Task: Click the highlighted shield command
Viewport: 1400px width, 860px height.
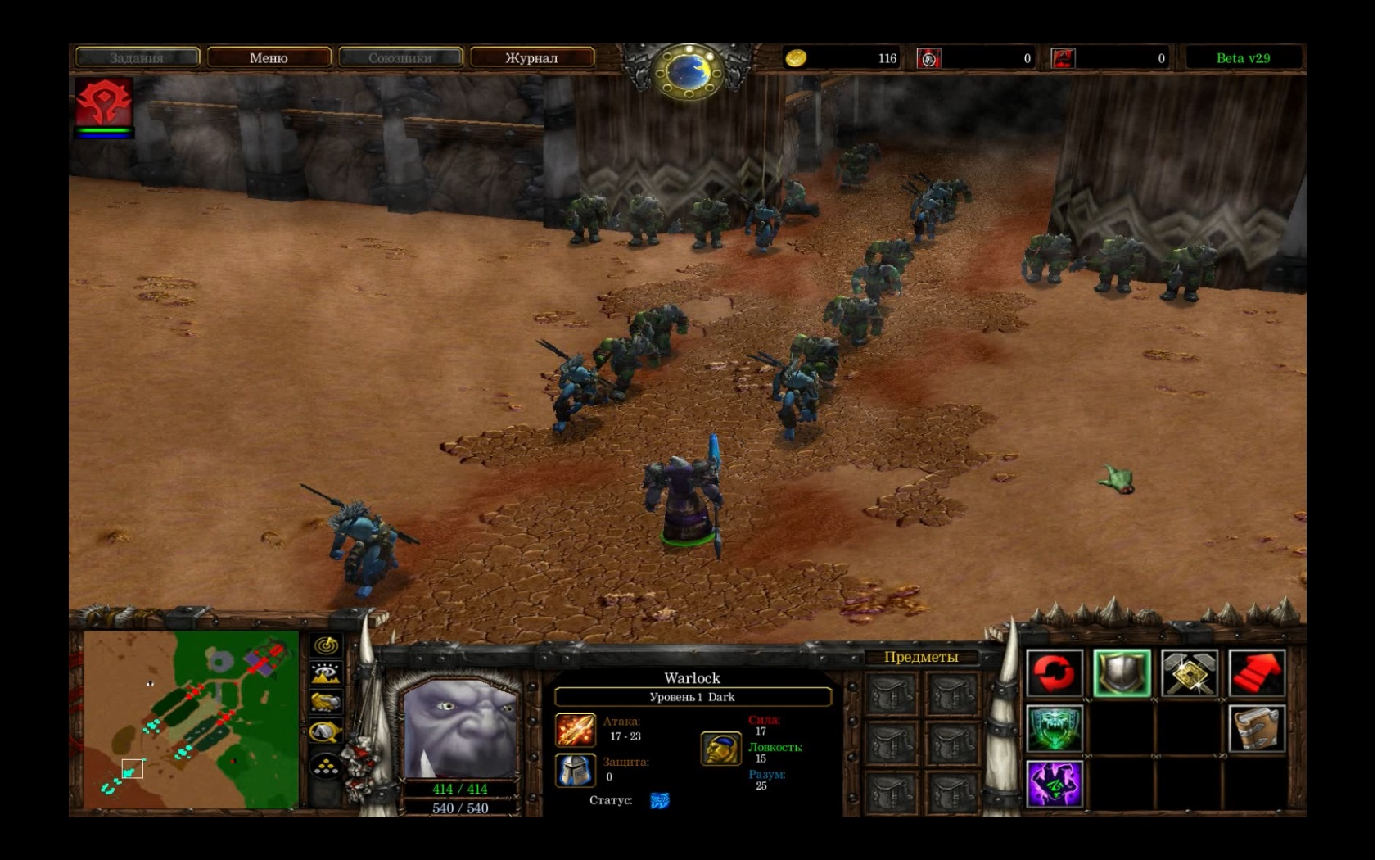Action: 1122,673
